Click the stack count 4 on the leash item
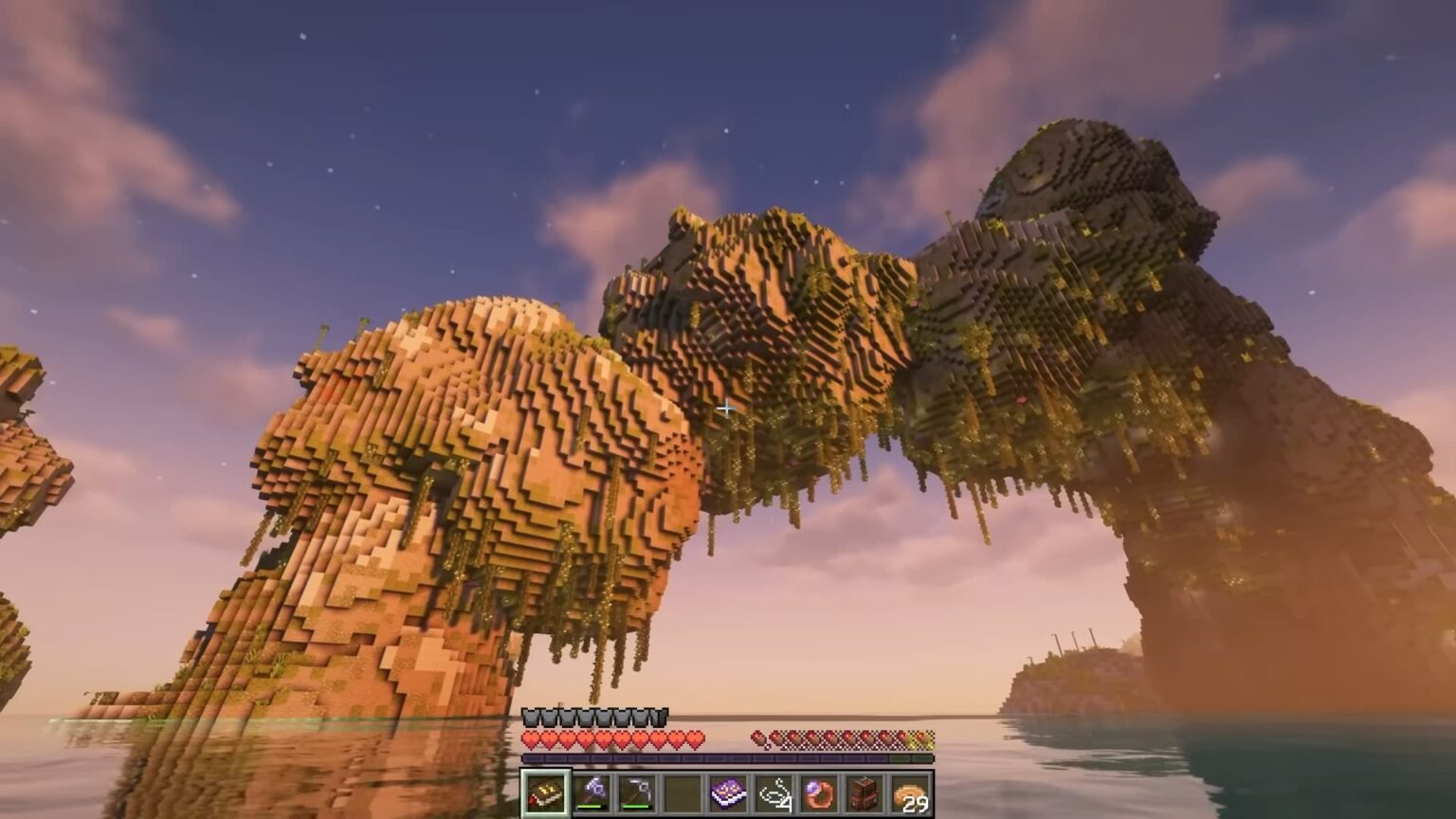Viewport: 1456px width, 819px height. (788, 803)
